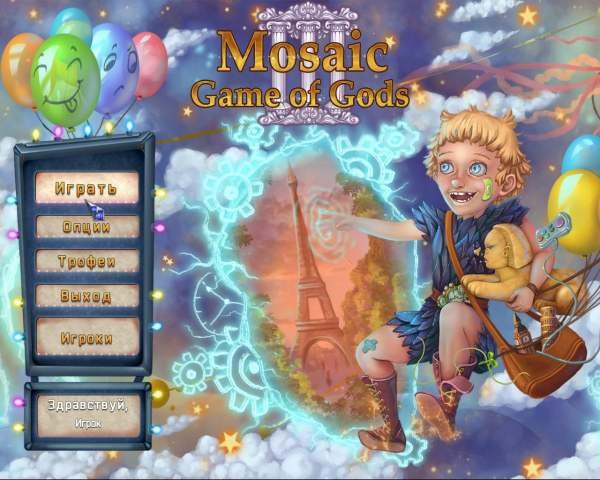Open the Опции settings menu
Viewport: 600px width, 480px height.
coord(86,227)
